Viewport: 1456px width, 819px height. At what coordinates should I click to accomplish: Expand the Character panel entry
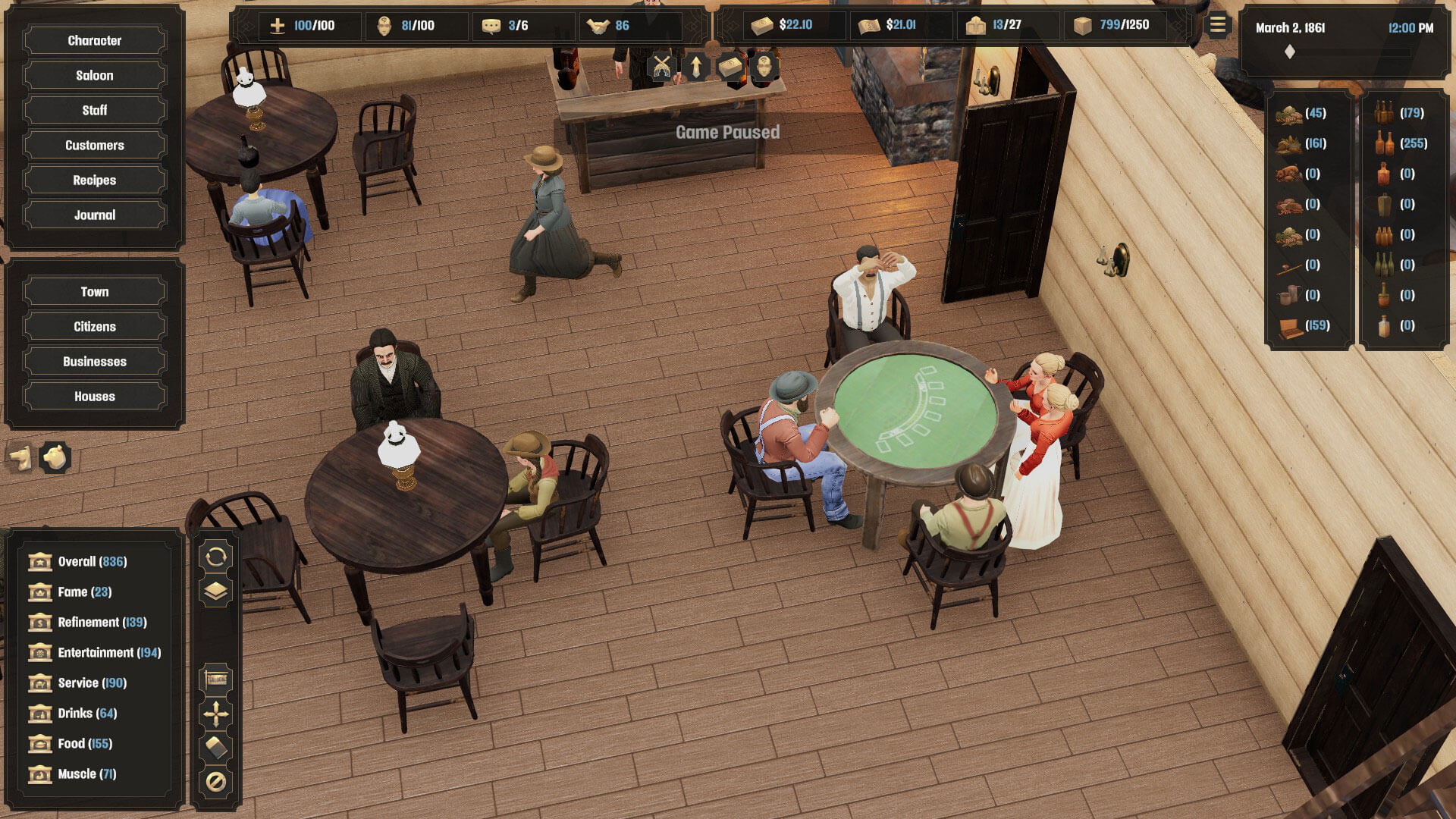pos(93,40)
